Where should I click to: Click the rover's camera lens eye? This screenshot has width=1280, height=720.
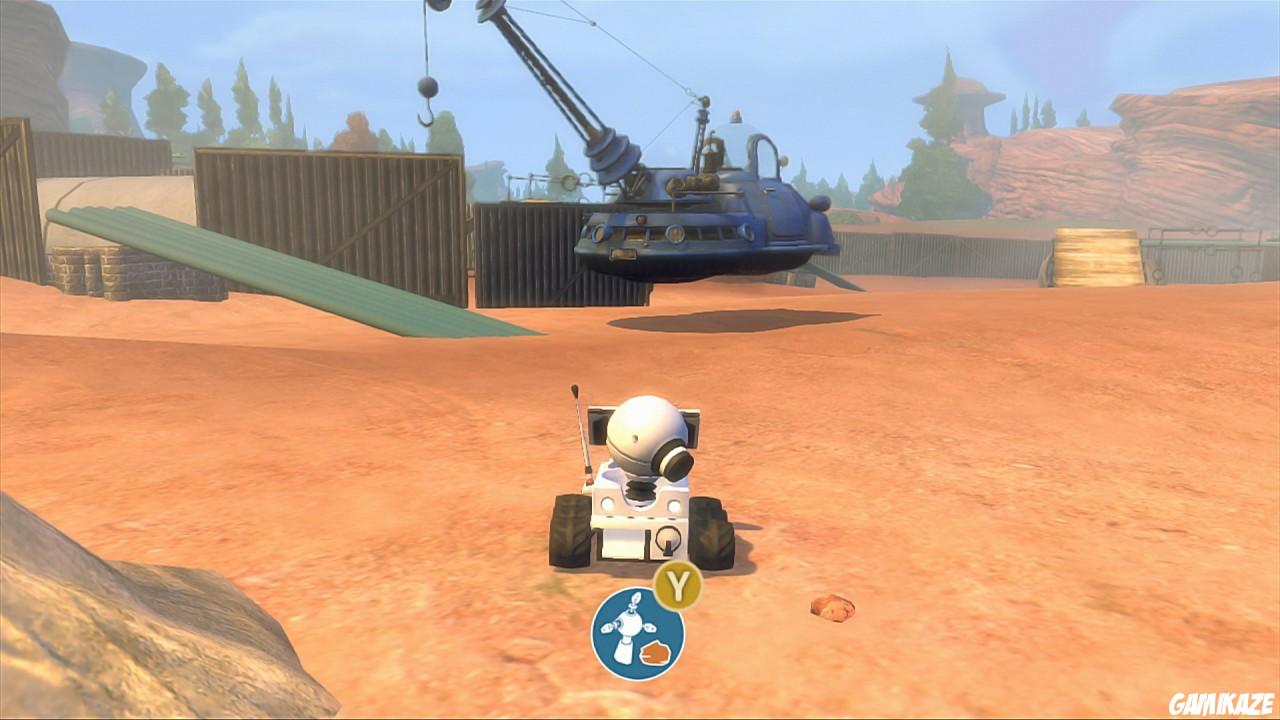[x=676, y=460]
